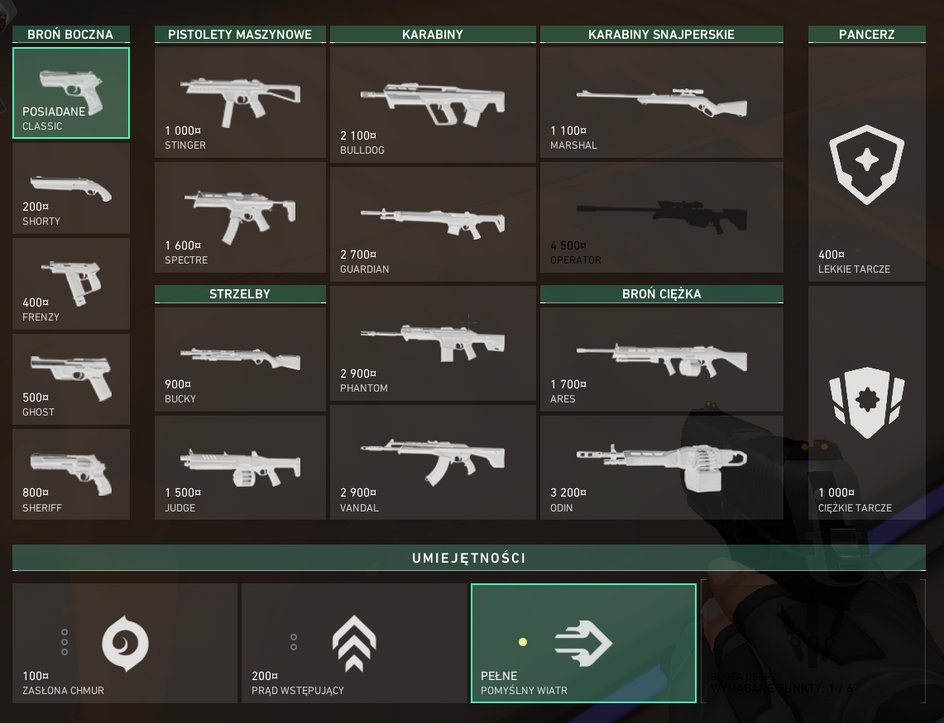Viewport: 944px width, 723px height.
Task: Buy the Shorty sidearm
Action: (71, 189)
